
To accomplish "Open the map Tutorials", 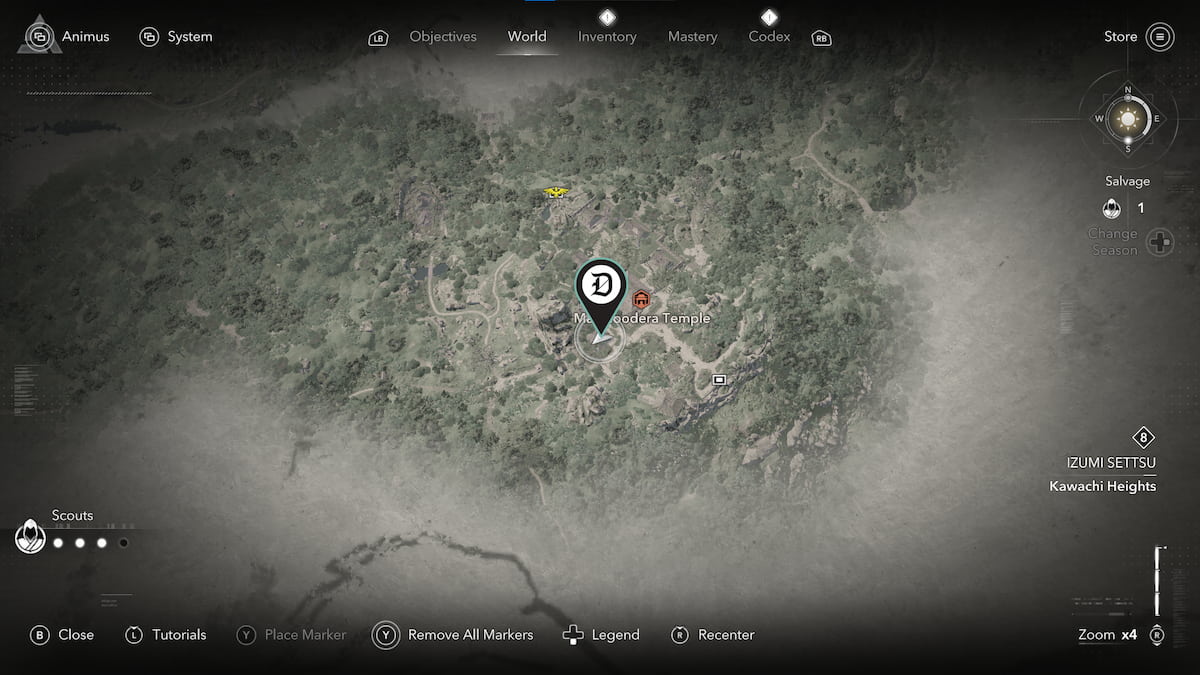I will [166, 635].
